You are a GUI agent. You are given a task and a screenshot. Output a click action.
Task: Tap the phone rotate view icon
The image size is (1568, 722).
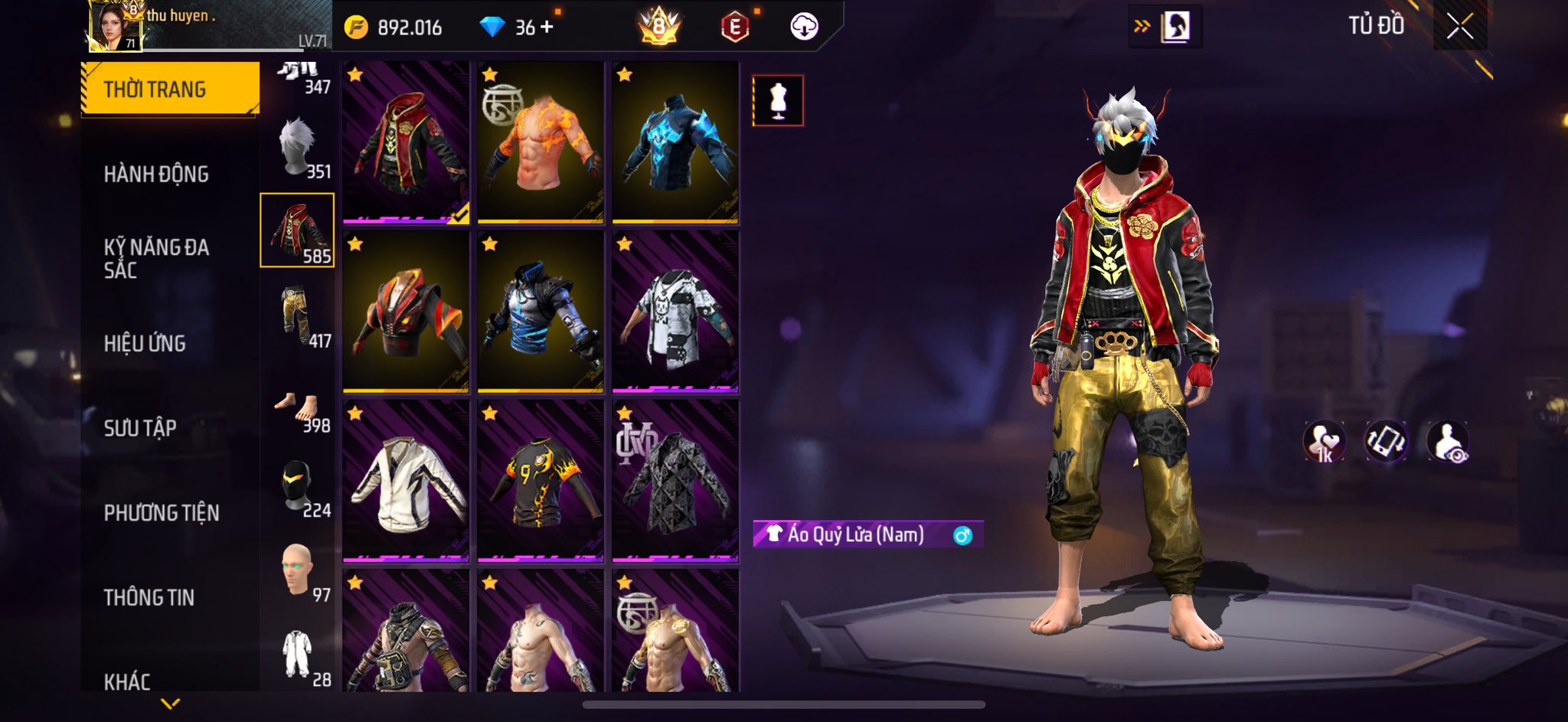click(1386, 443)
